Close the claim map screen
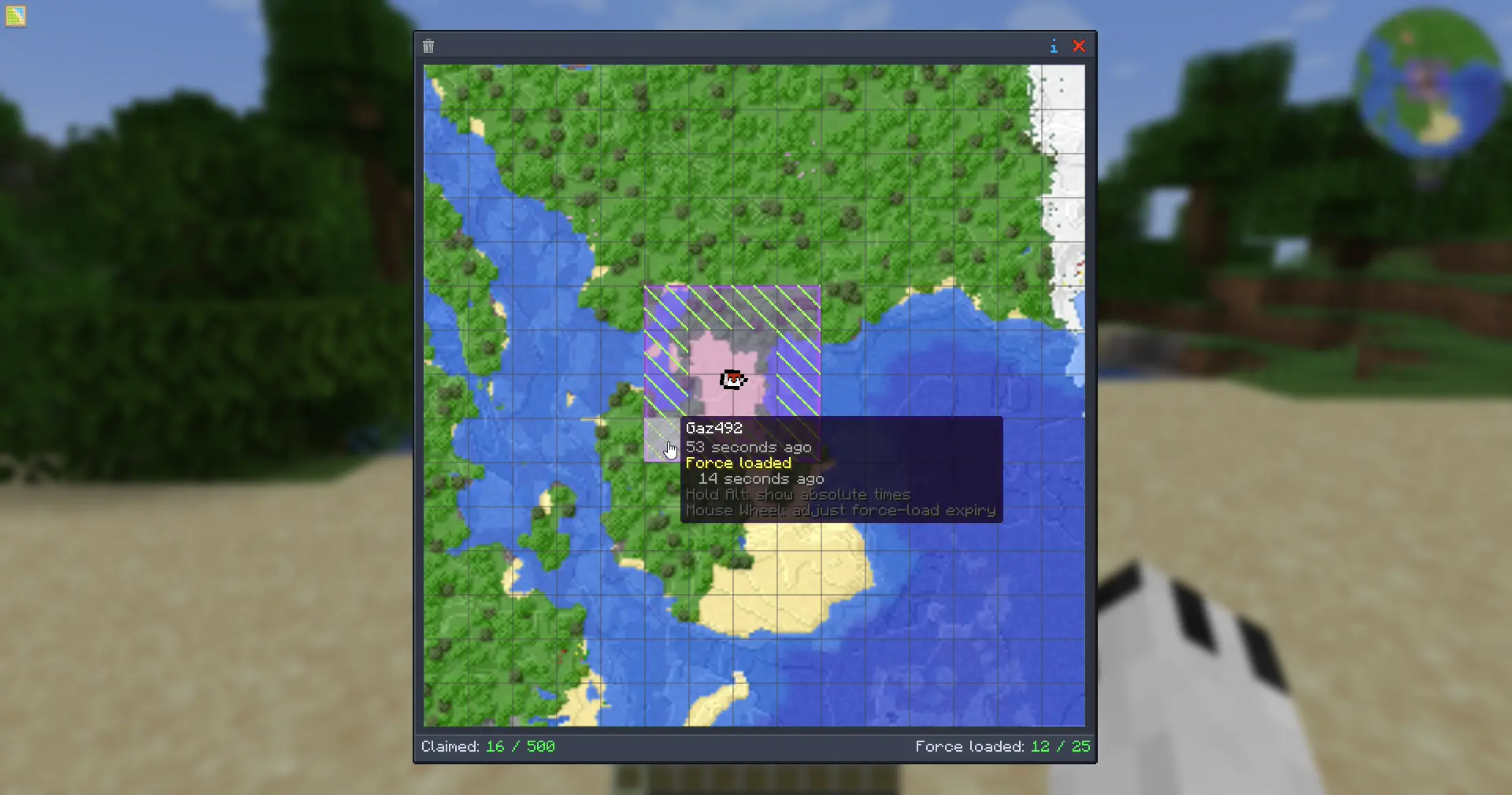The image size is (1512, 795). (x=1080, y=46)
